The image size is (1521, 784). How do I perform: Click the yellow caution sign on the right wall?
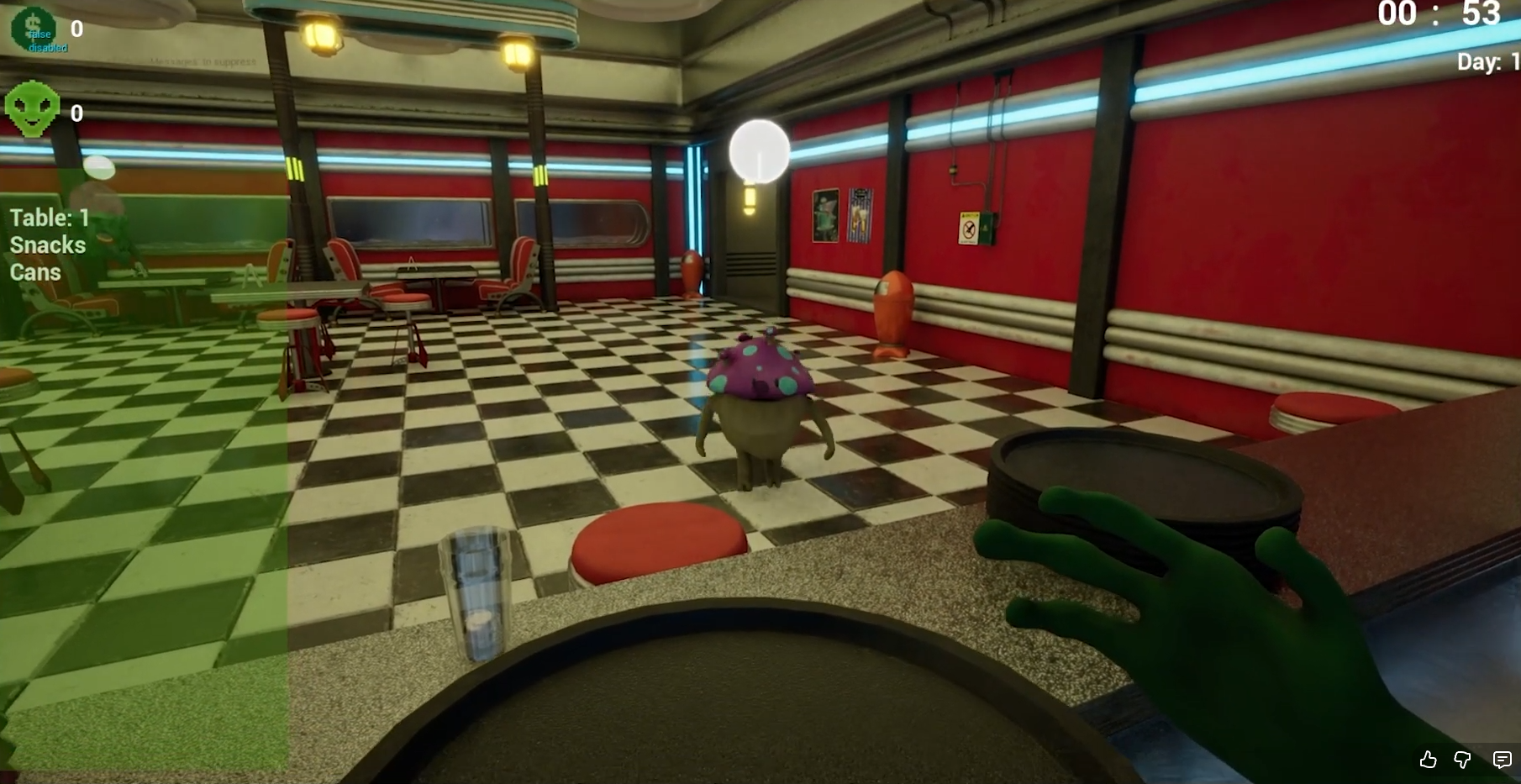(x=971, y=227)
